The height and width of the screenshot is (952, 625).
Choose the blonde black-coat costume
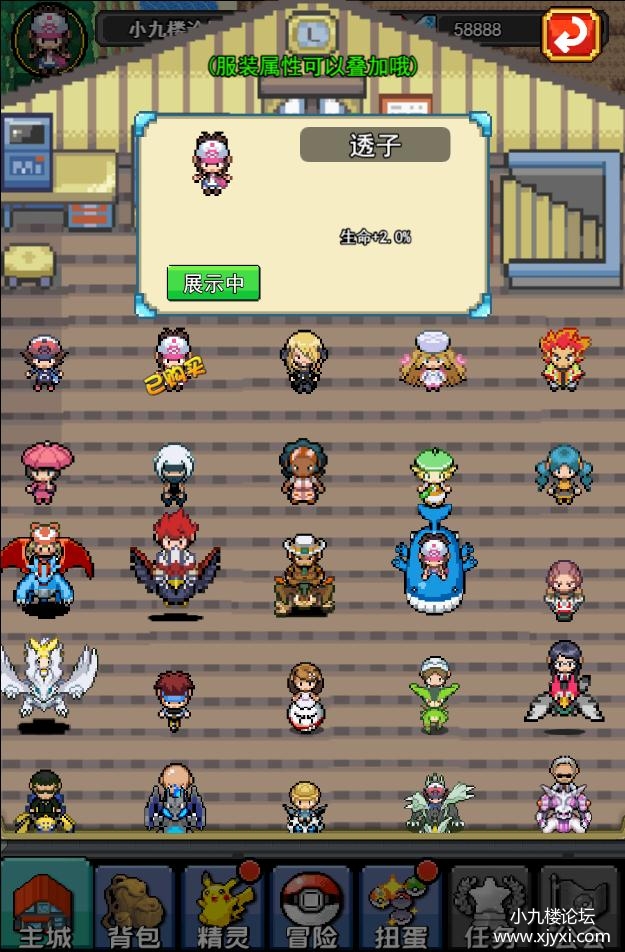tap(301, 361)
